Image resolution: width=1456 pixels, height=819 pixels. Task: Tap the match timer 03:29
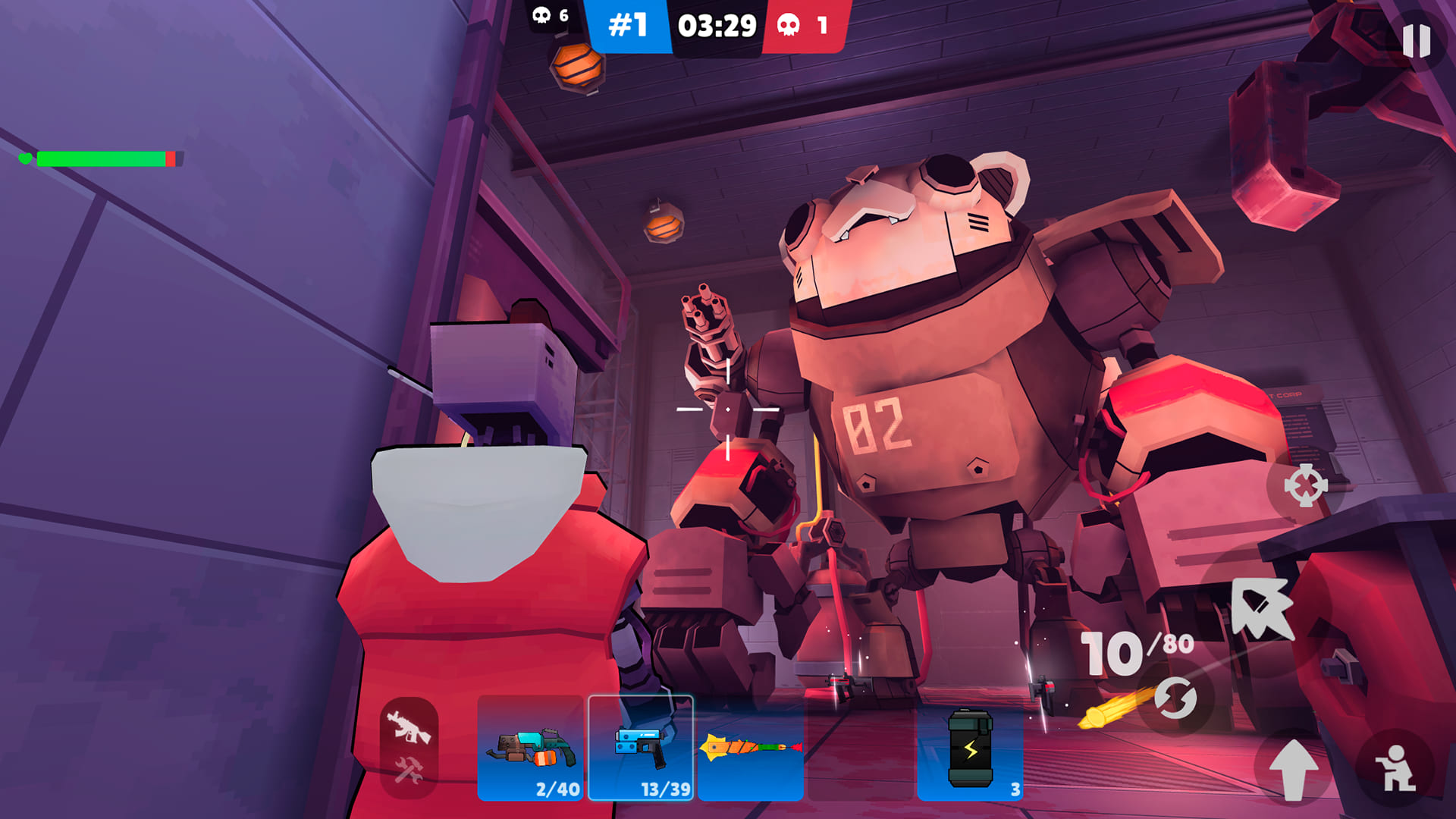[717, 27]
